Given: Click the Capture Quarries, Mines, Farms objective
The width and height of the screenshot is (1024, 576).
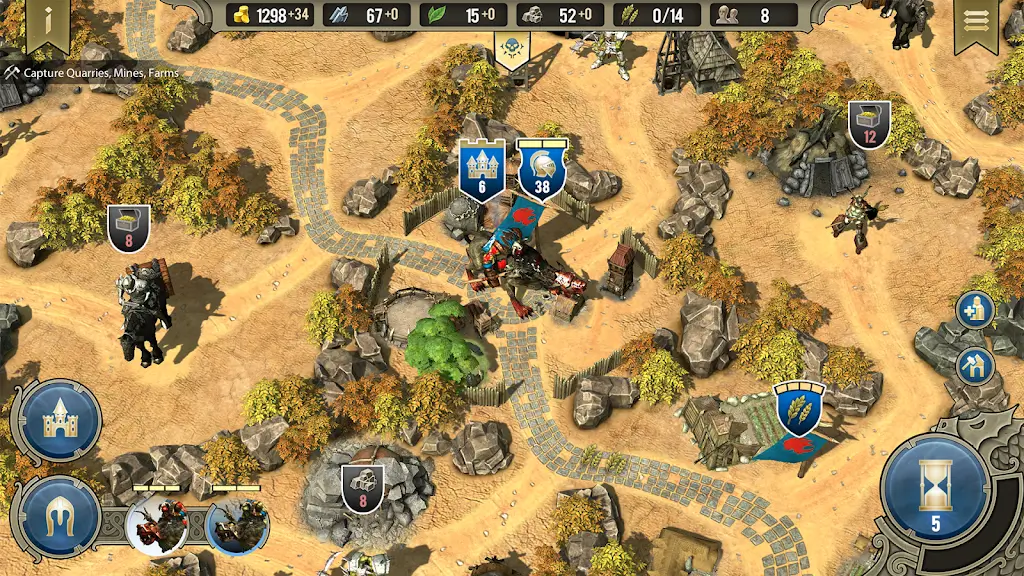Looking at the screenshot, I should click(x=91, y=73).
